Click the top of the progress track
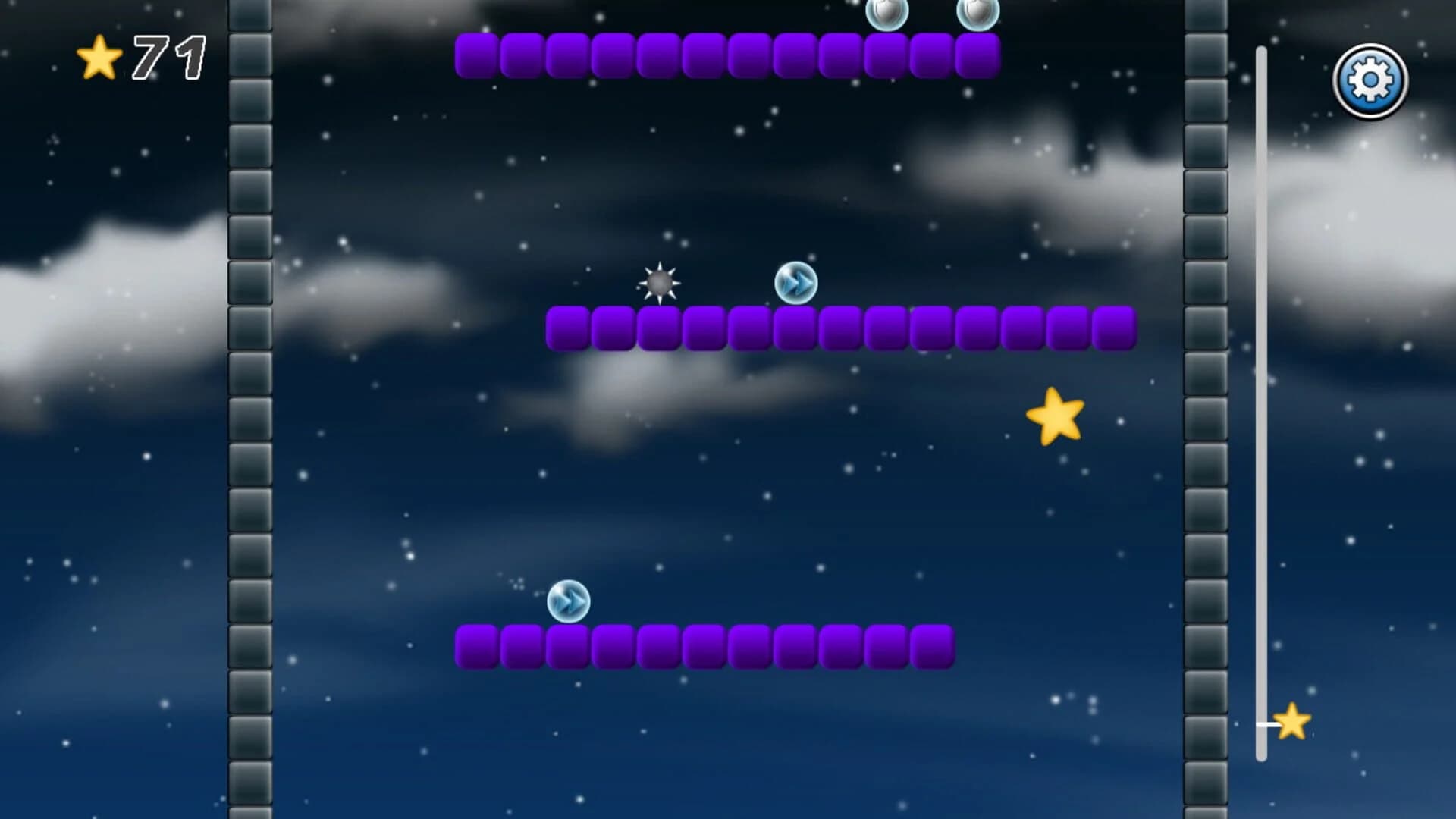The width and height of the screenshot is (1456, 819). pos(1262,53)
